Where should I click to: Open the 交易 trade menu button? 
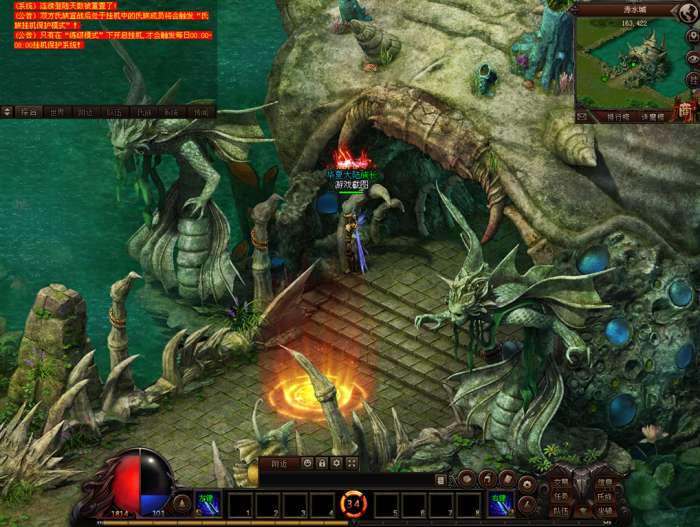click(x=563, y=482)
